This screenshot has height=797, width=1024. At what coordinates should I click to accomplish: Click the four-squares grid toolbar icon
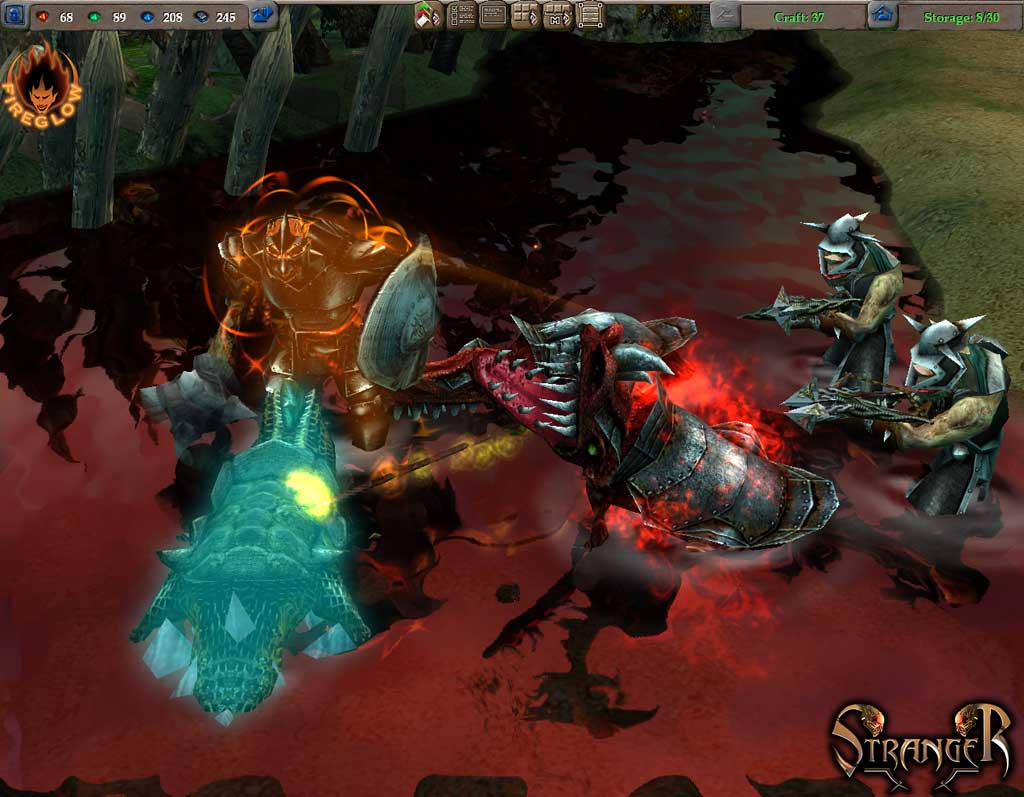click(x=525, y=15)
